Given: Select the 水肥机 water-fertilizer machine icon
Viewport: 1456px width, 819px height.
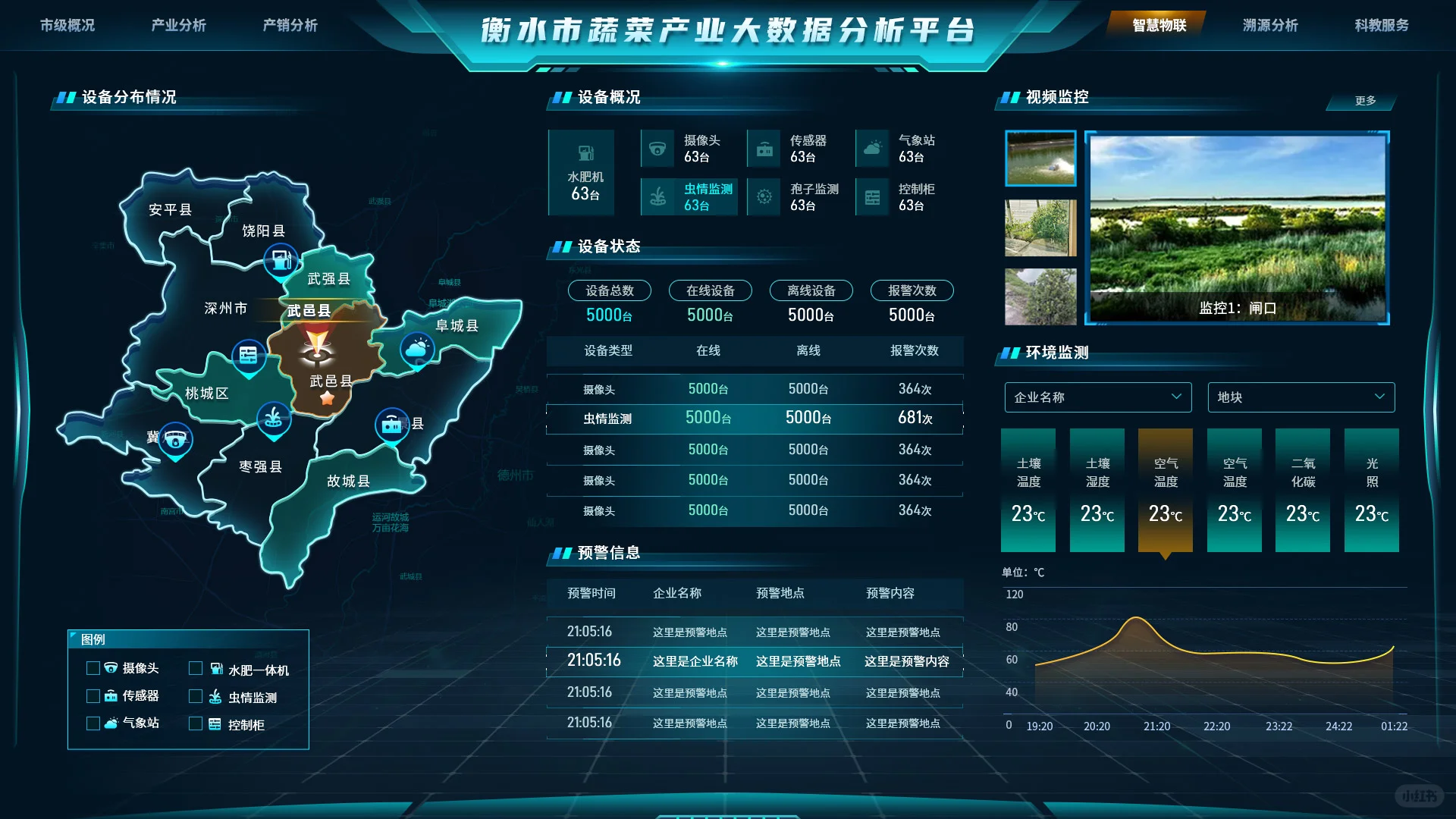Looking at the screenshot, I should (582, 152).
